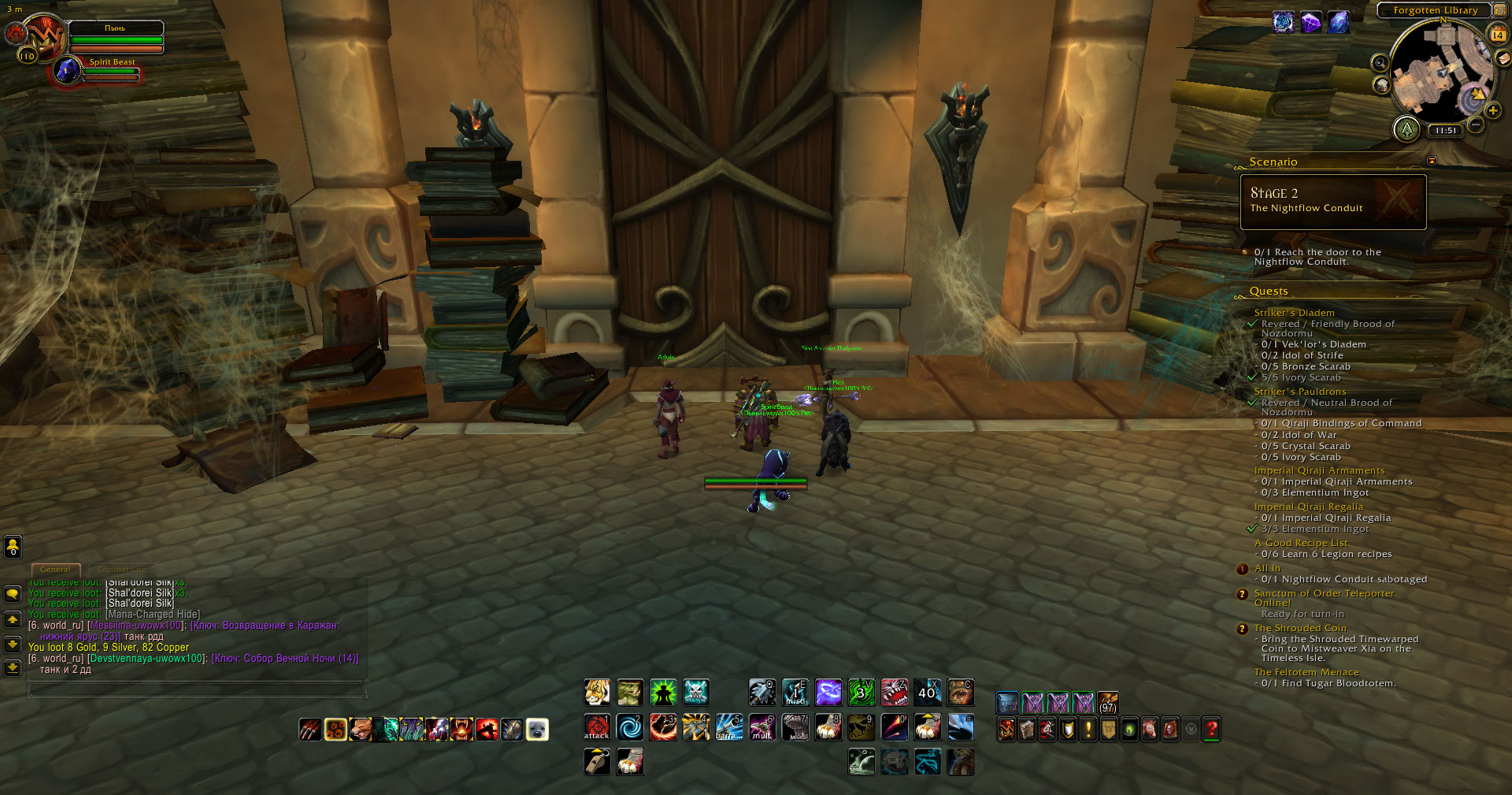
Task: Select the General chat tab
Action: (55, 569)
